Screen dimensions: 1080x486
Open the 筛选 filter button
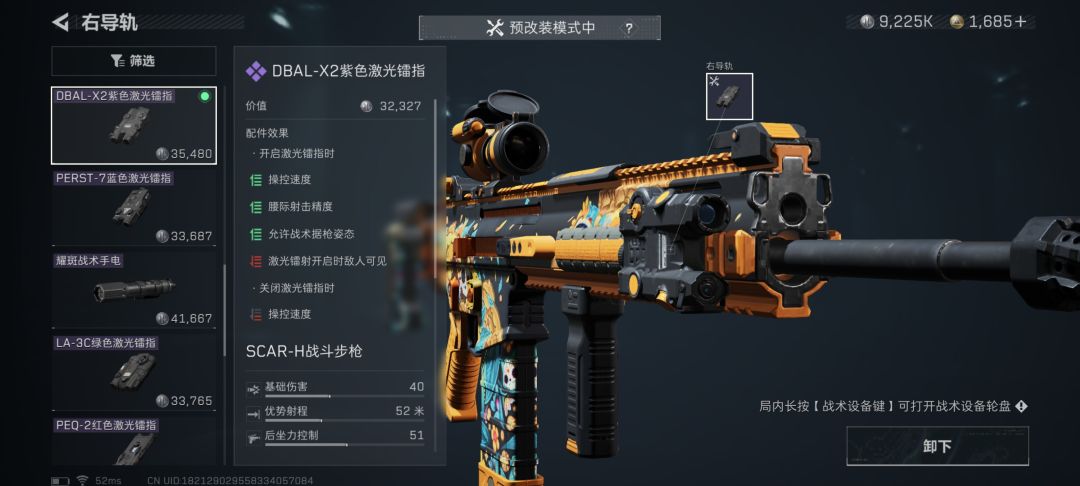click(x=133, y=61)
